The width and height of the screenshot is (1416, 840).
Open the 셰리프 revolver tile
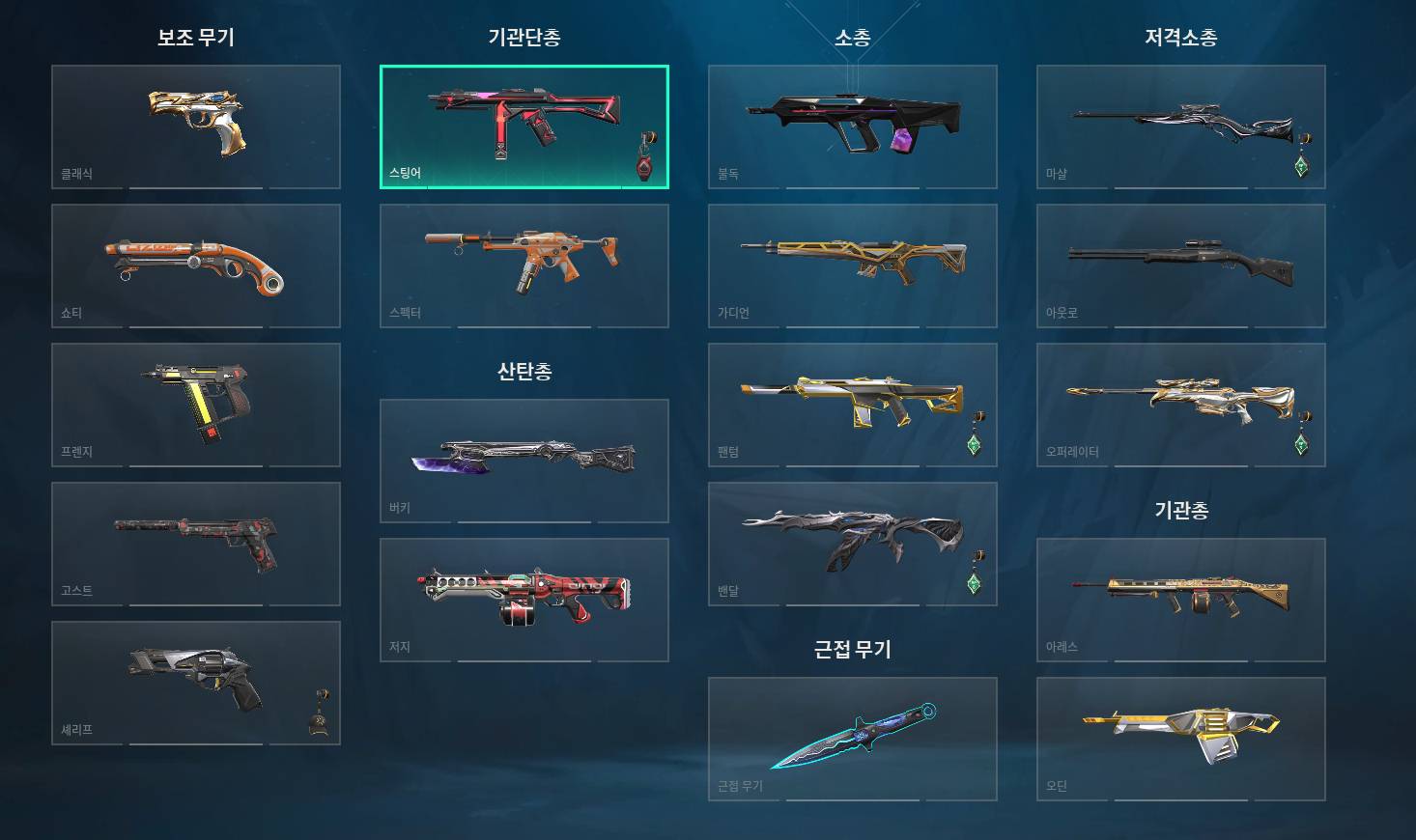tap(196, 683)
